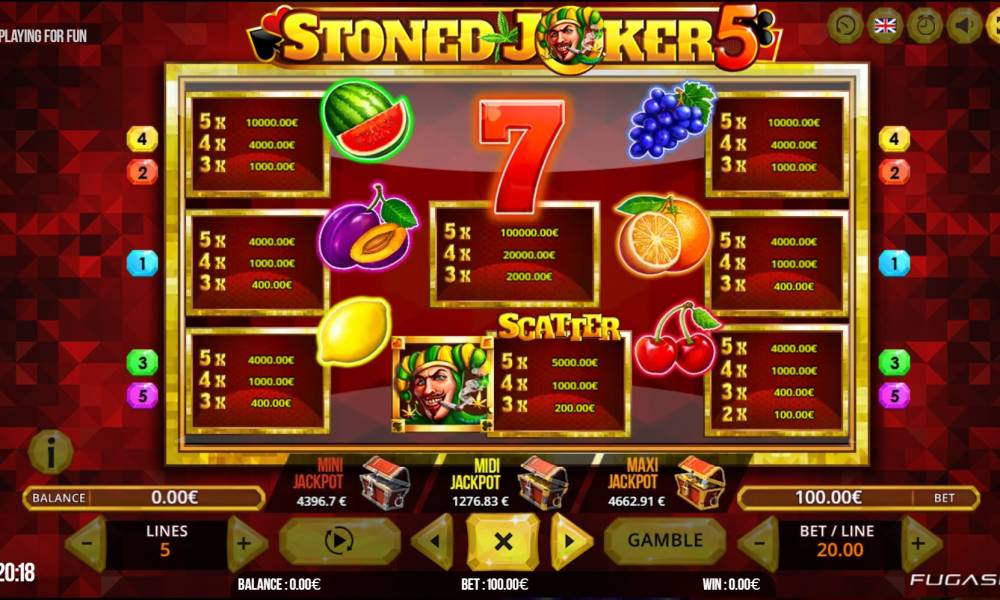Go to the previous paytable page
The width and height of the screenshot is (1000, 600).
coord(432,541)
